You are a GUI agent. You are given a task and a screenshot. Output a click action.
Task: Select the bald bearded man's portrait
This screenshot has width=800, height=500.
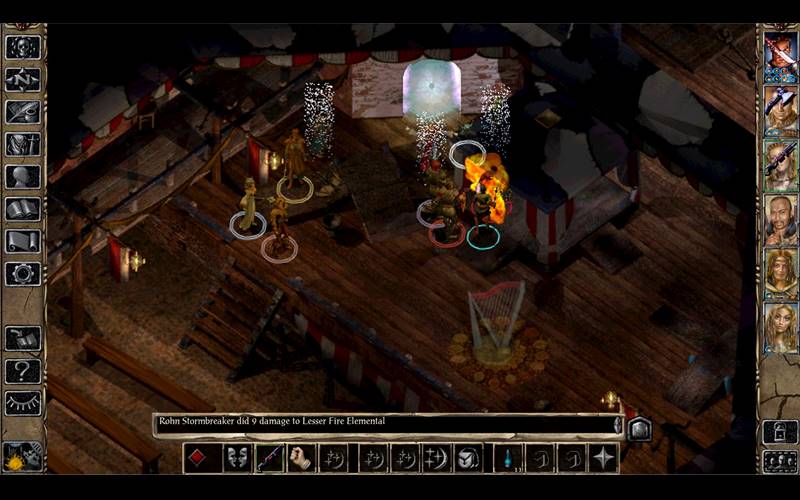[780, 218]
